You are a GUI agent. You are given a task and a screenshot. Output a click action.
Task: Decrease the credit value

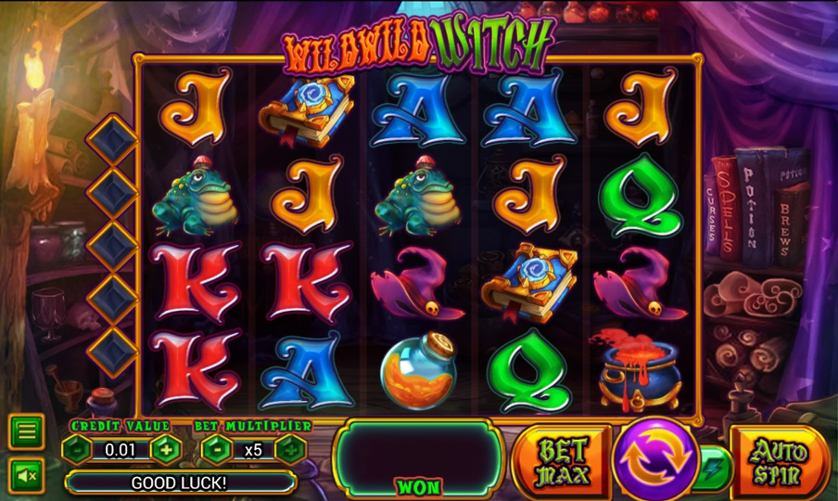pyautogui.click(x=77, y=449)
